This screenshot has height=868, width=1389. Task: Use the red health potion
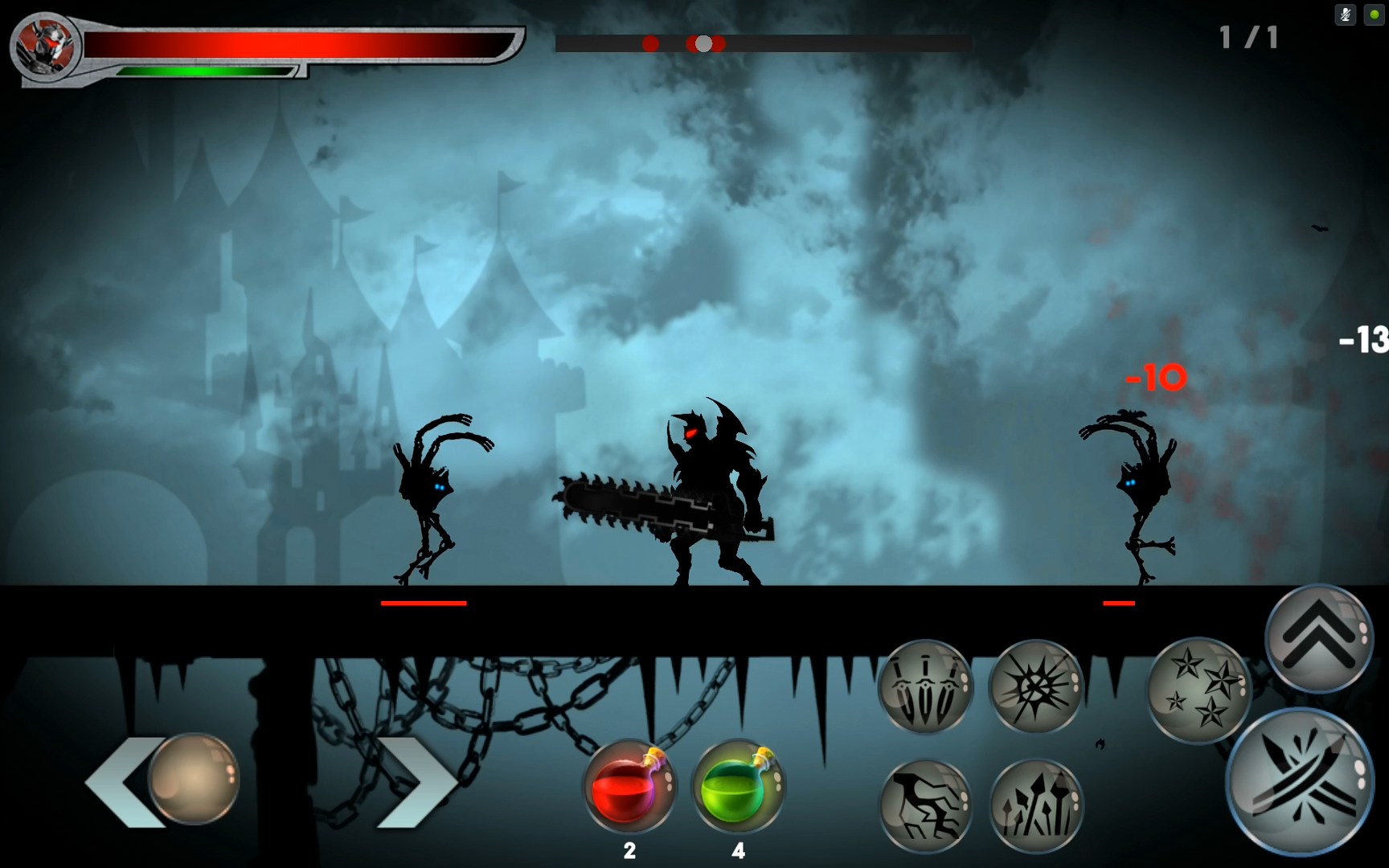click(x=629, y=786)
